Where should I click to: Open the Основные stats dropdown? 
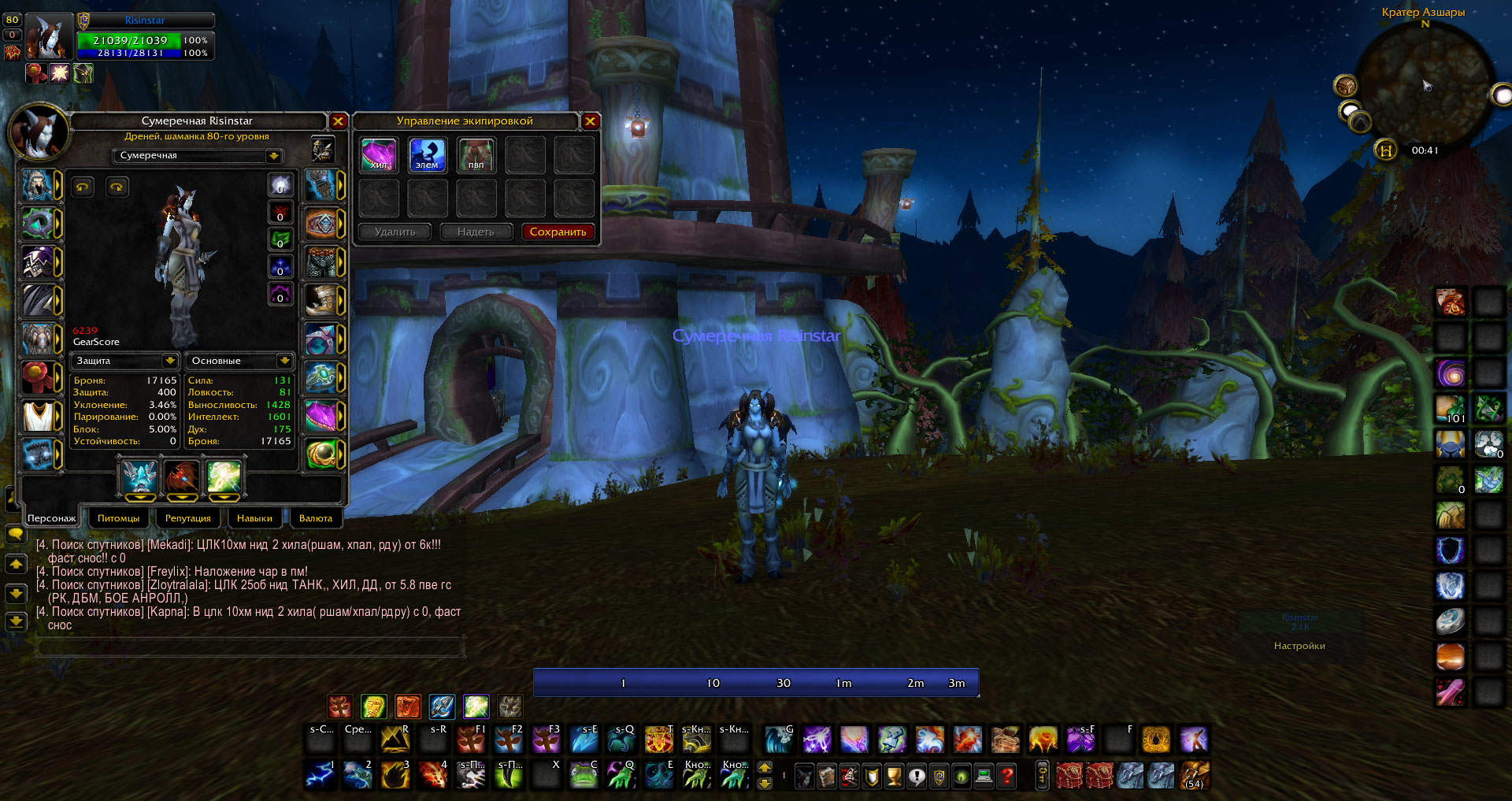tap(284, 361)
